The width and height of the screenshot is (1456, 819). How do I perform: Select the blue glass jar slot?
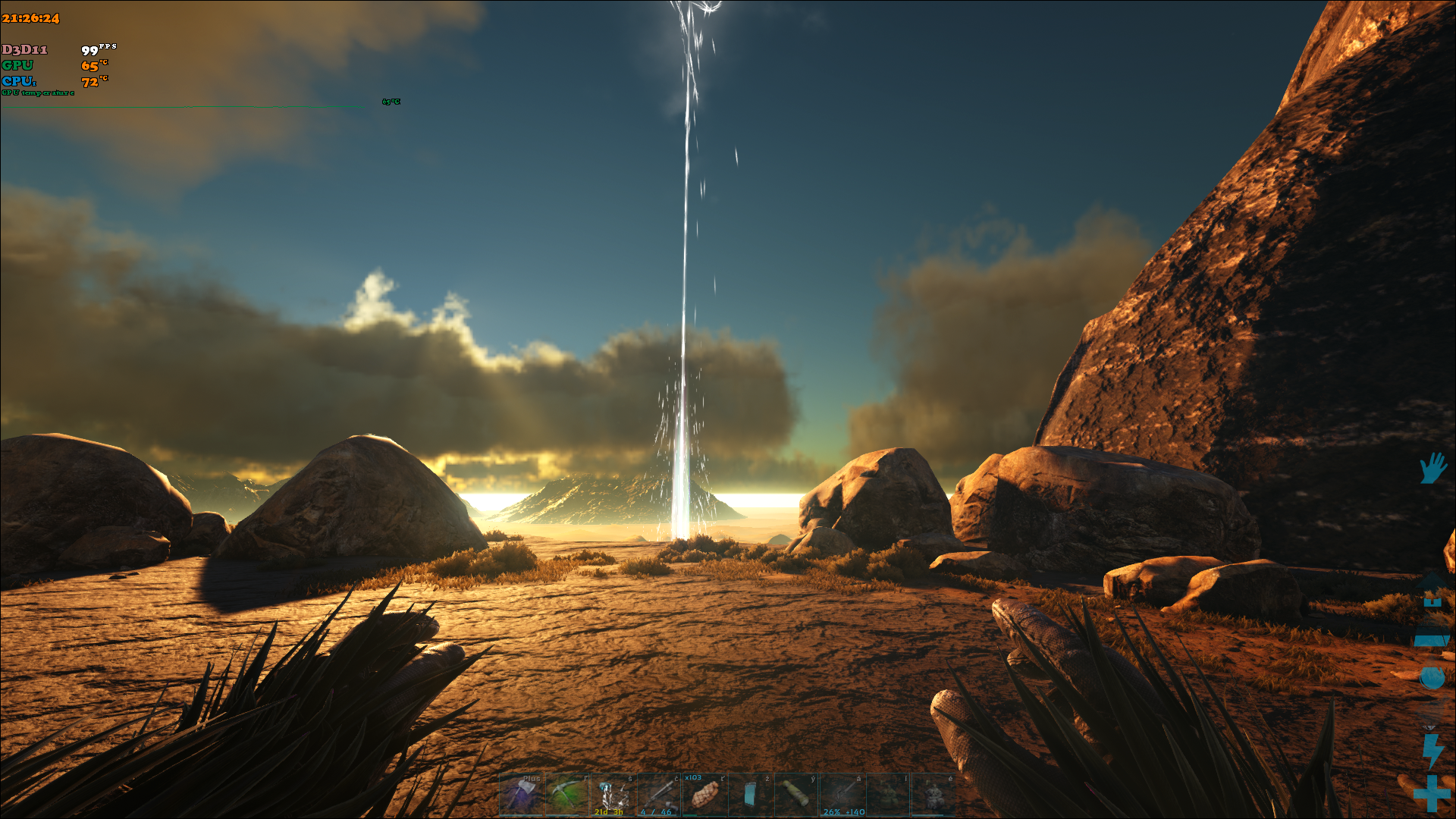tap(750, 795)
